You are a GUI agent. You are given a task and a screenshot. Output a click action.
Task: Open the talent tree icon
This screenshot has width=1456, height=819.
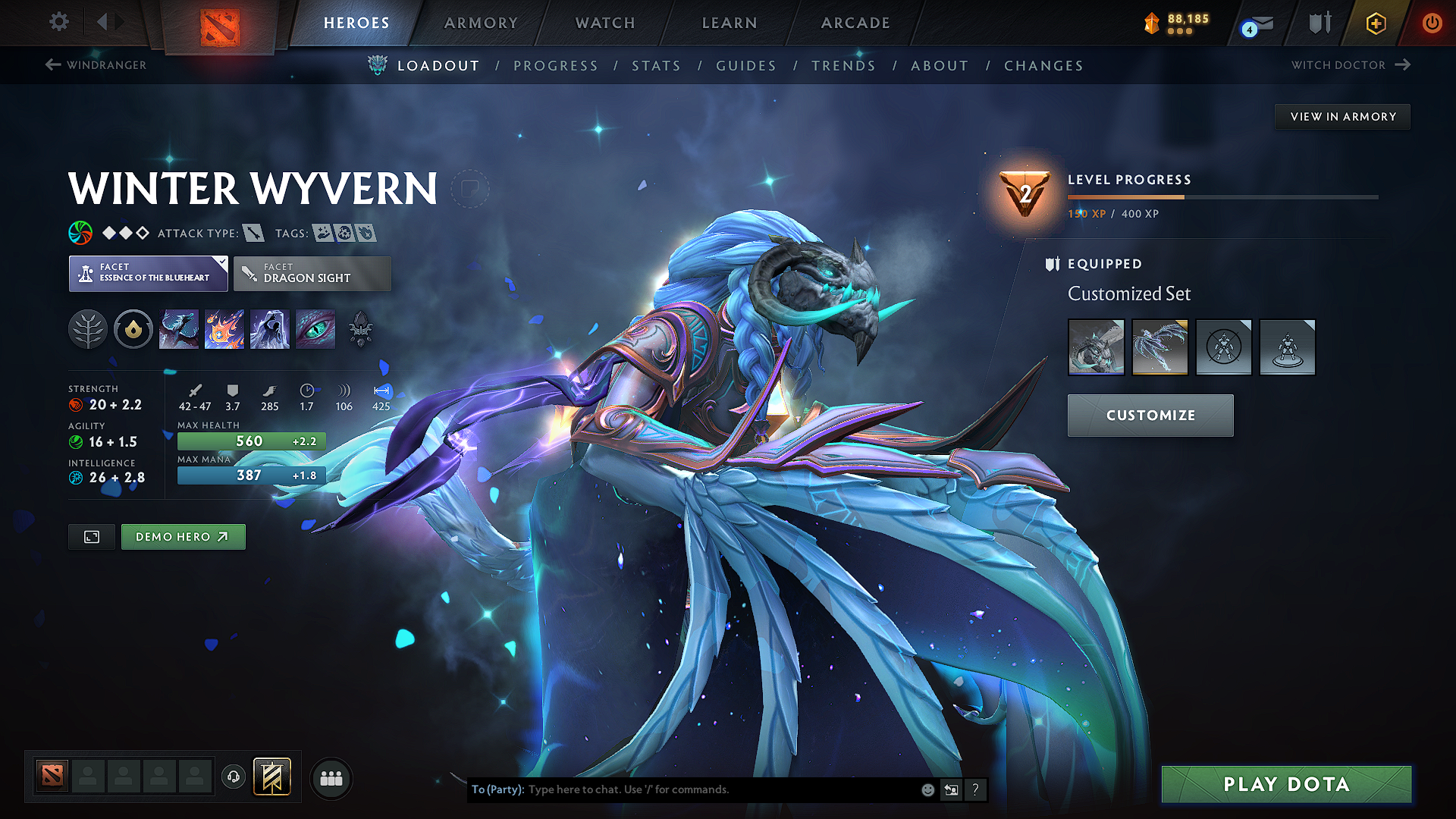(x=88, y=329)
